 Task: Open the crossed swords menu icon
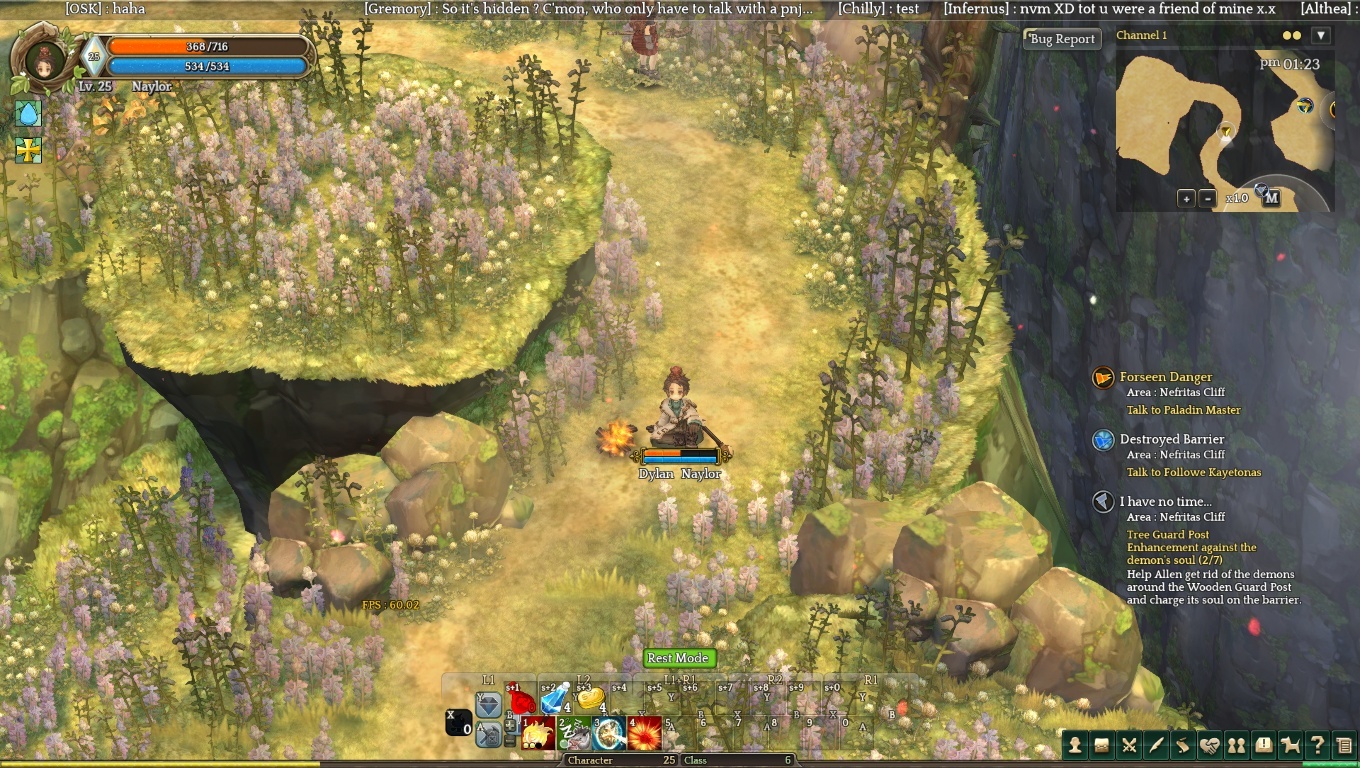pos(1129,744)
